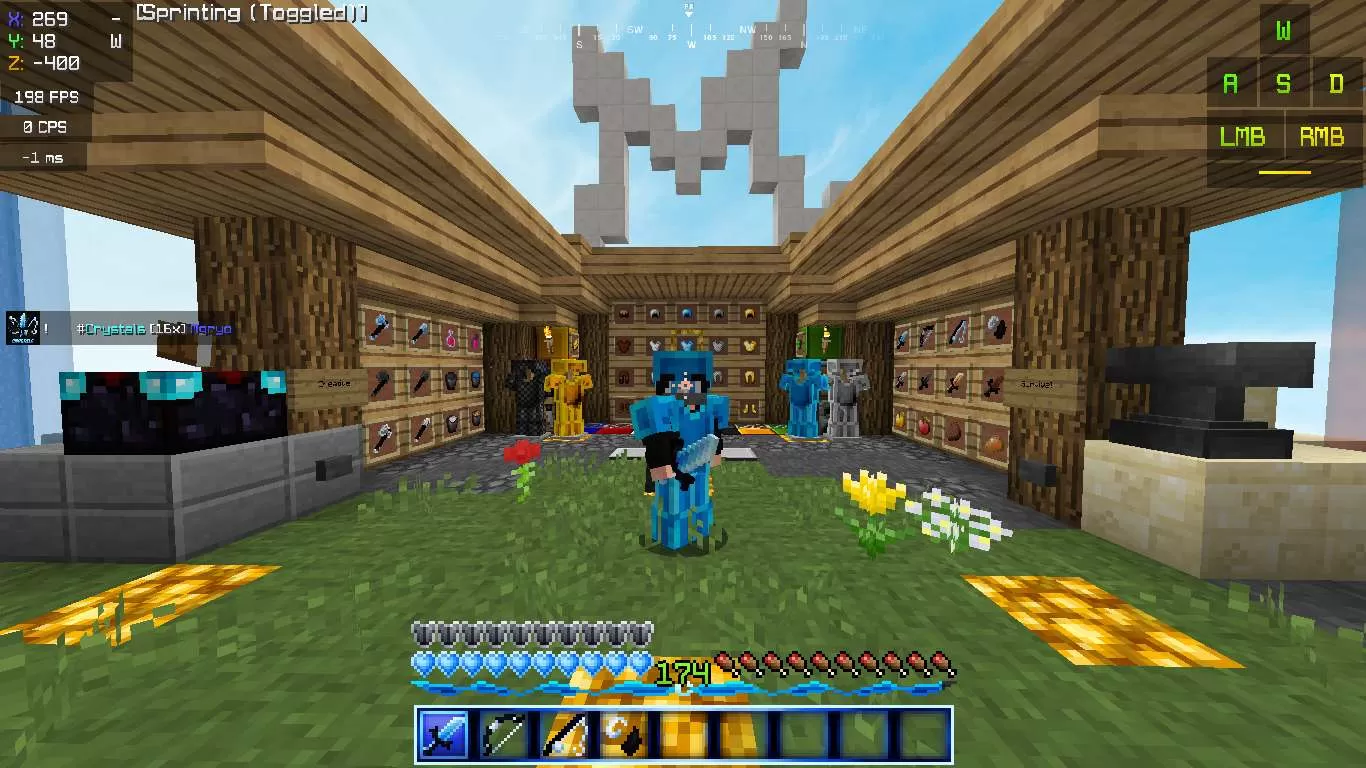The height and width of the screenshot is (768, 1366).
Task: Click the cooked porkchop in the item frame
Action: 954,432
